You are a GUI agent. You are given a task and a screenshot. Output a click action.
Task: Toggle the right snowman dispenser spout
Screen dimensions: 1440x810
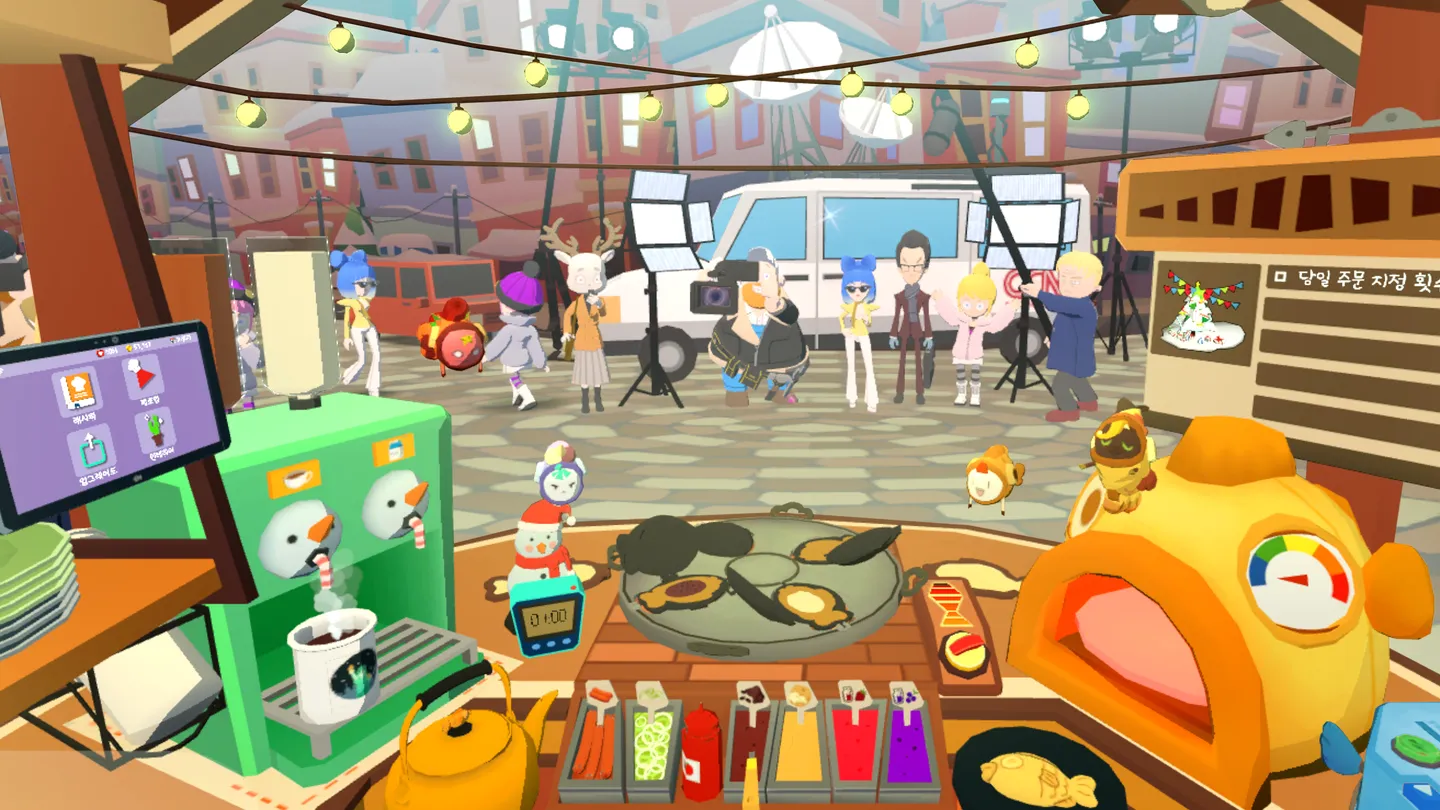(418, 533)
